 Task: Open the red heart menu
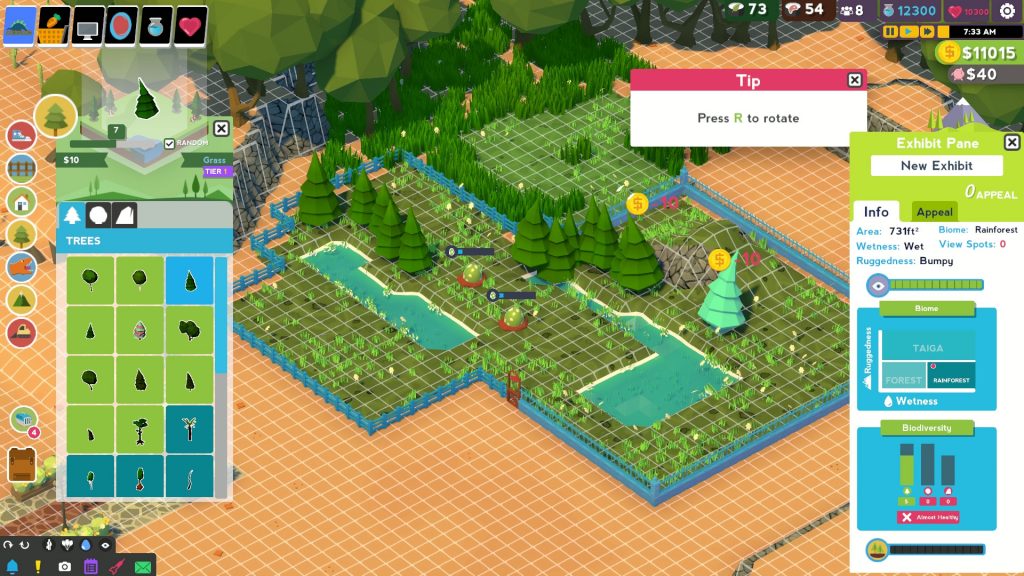click(x=191, y=25)
